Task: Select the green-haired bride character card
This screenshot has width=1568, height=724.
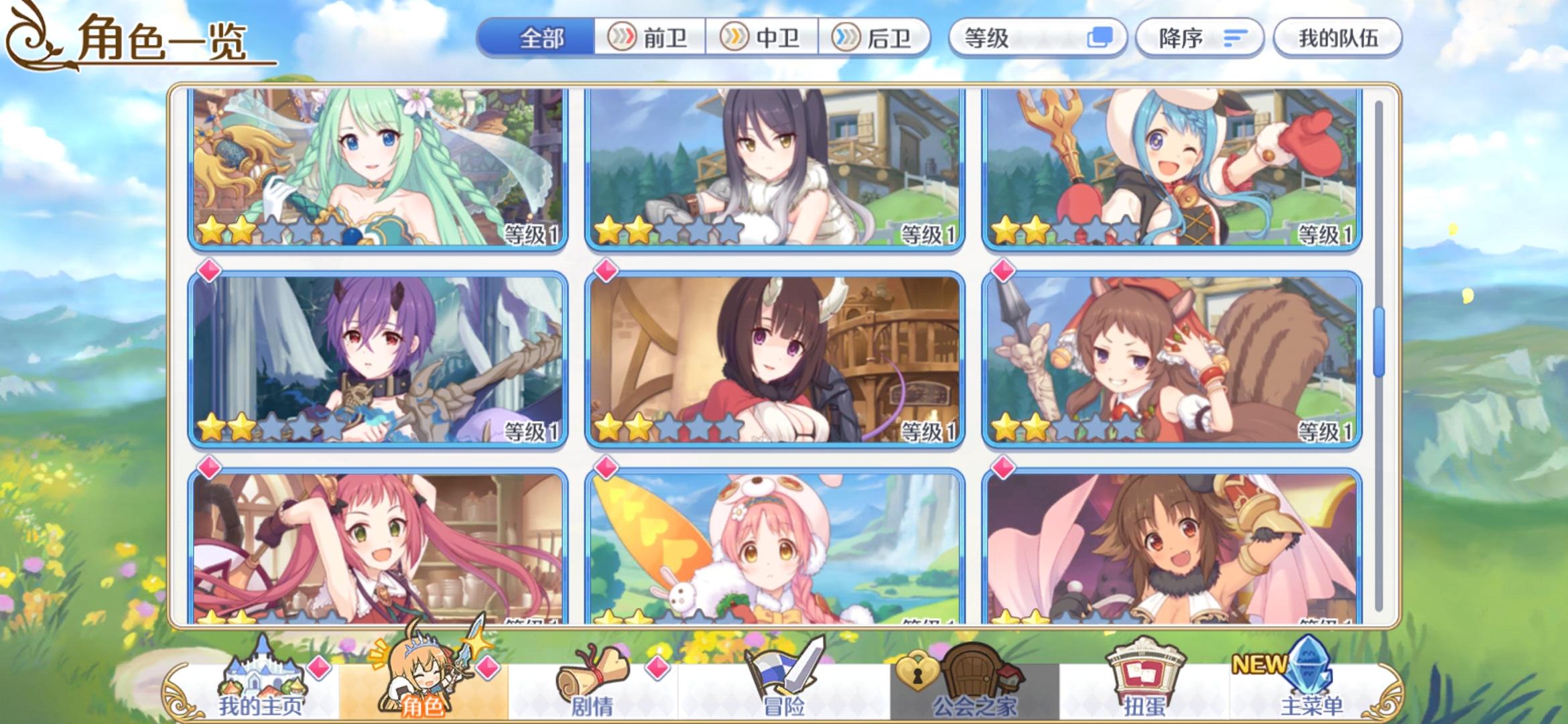Action: tap(375, 168)
